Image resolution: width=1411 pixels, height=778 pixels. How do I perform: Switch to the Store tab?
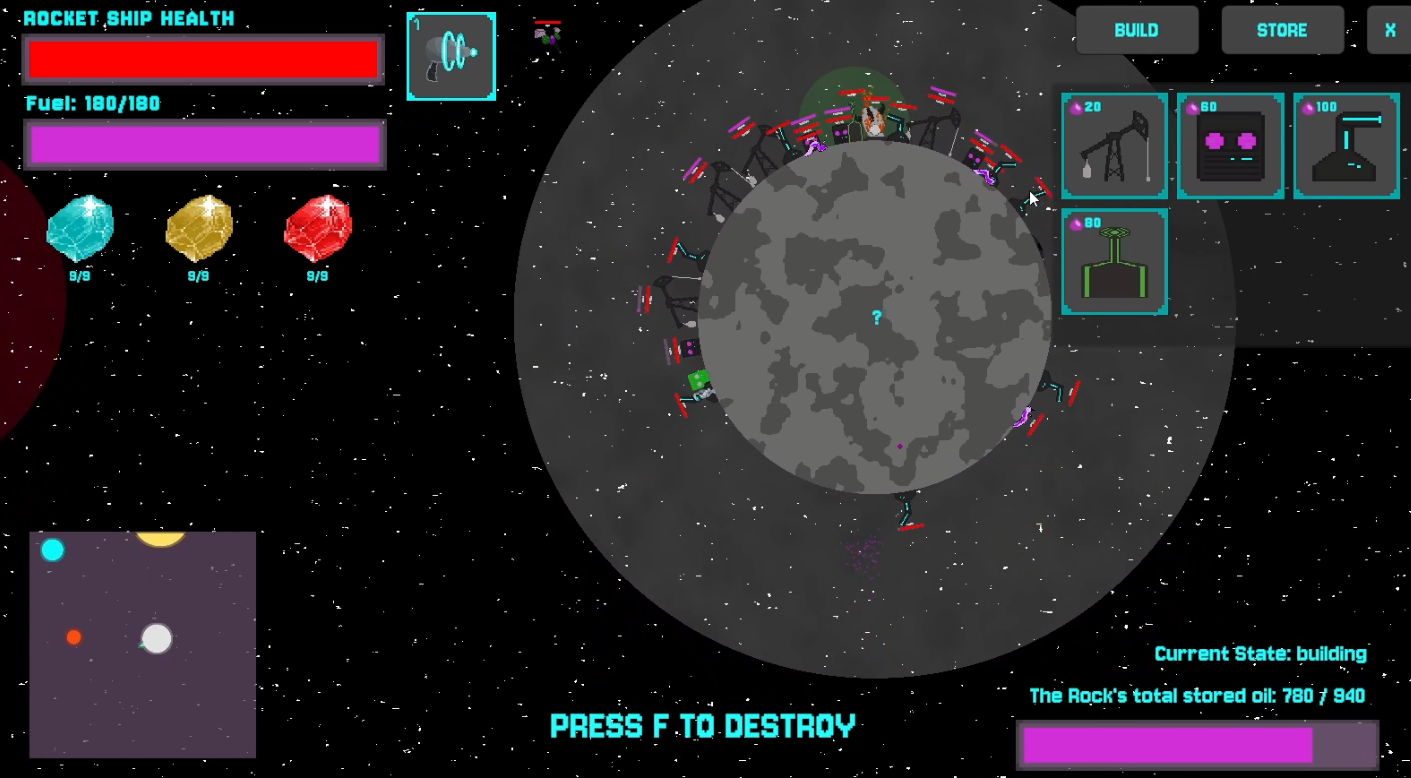point(1281,30)
